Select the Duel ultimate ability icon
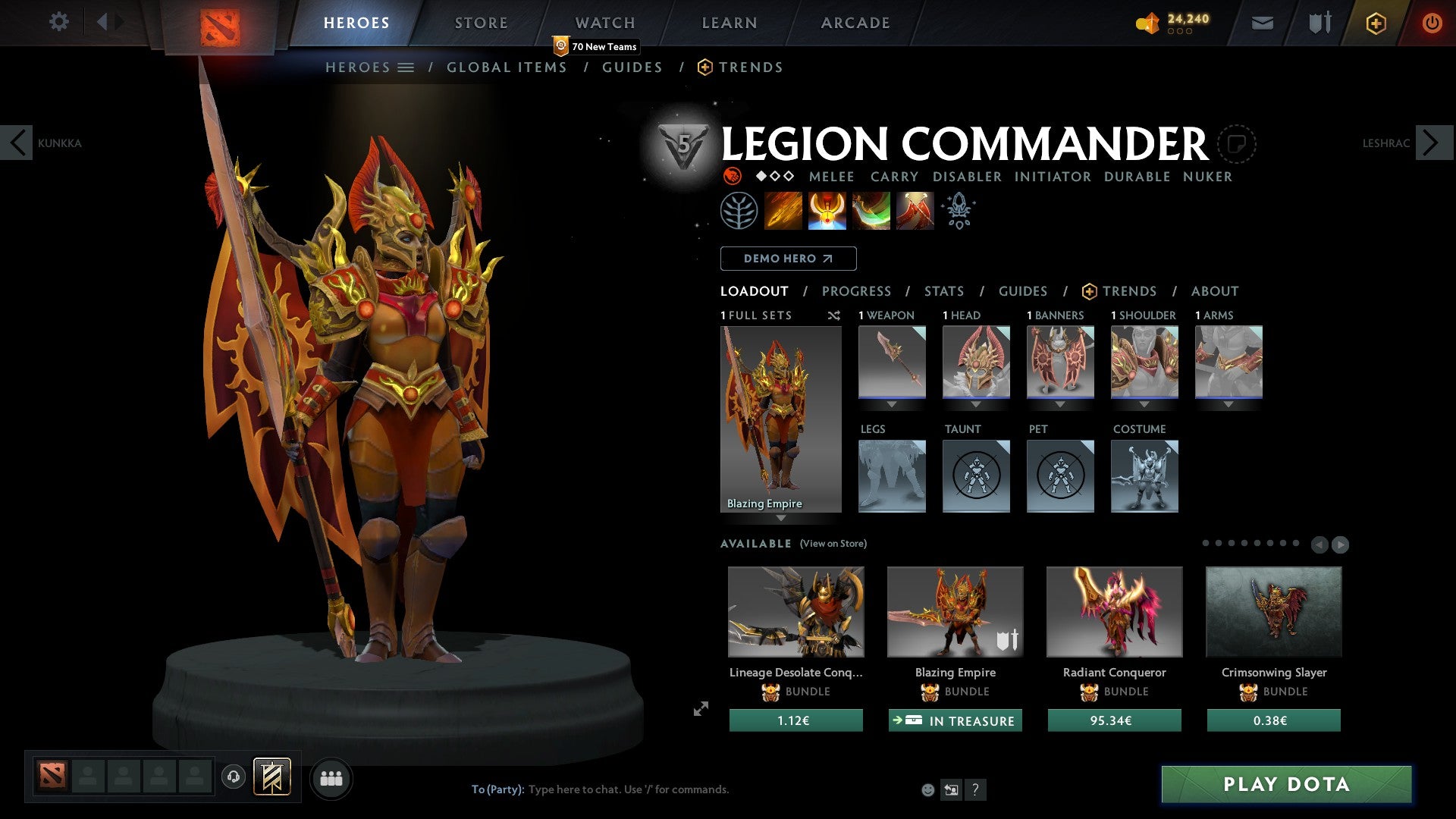 (915, 210)
